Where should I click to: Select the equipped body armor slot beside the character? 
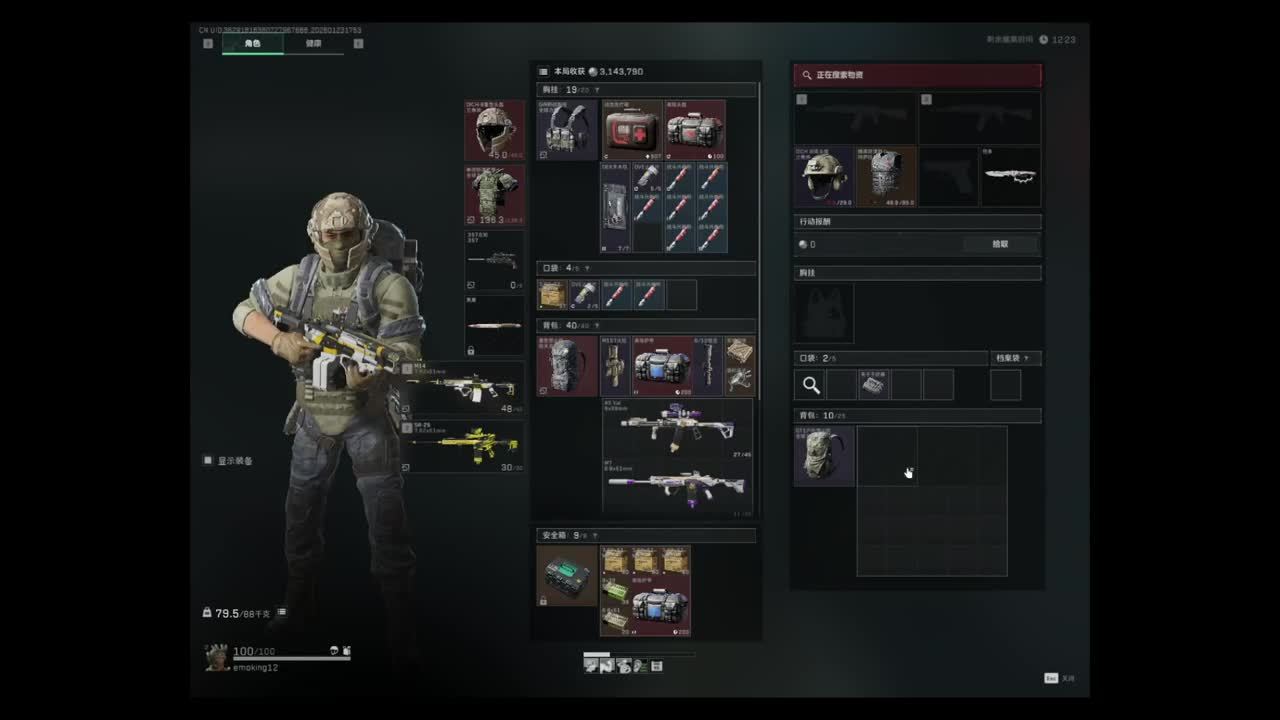click(x=494, y=195)
